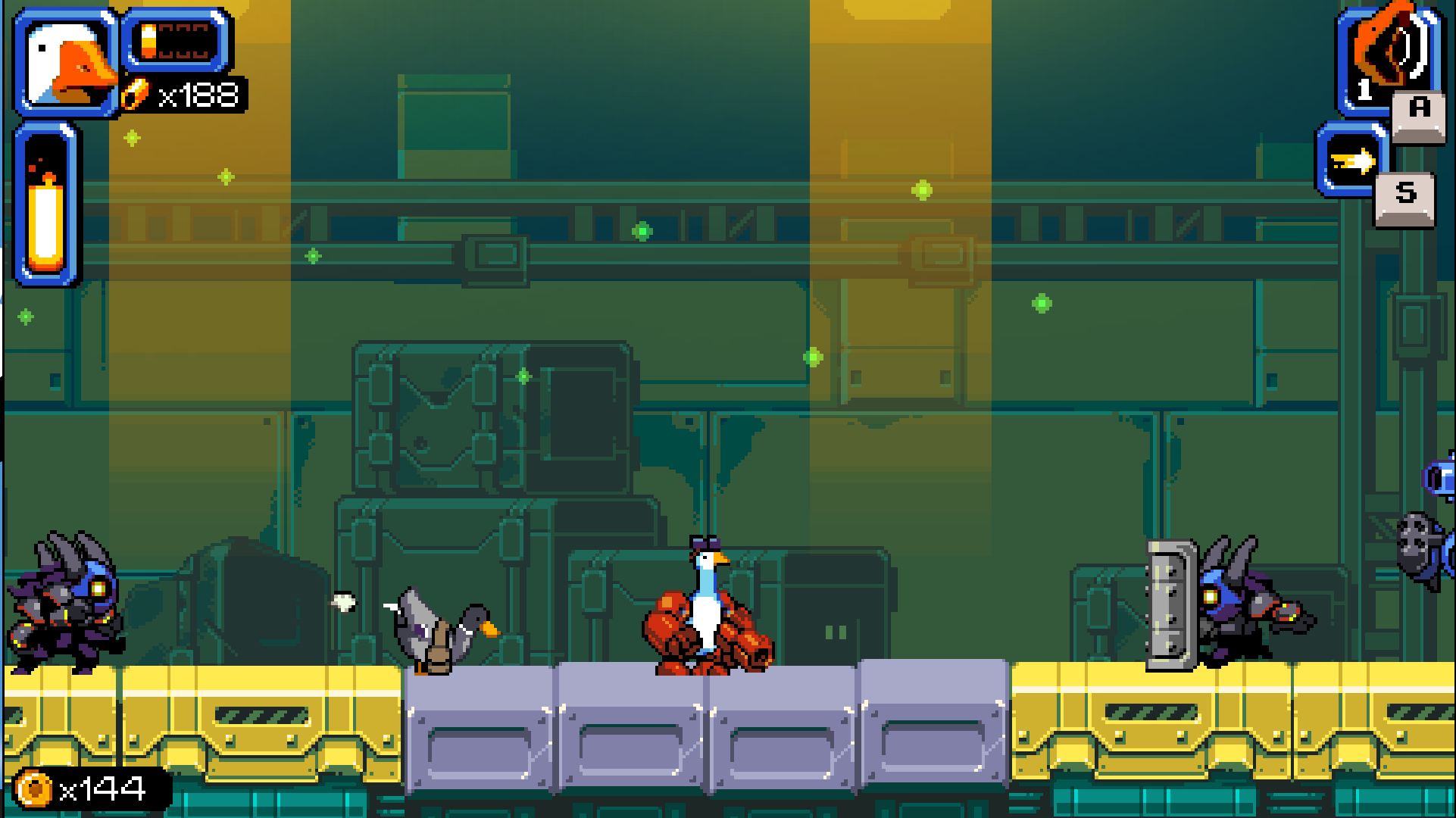Click the x188 ammo counter text
The image size is (1456, 818).
198,95
